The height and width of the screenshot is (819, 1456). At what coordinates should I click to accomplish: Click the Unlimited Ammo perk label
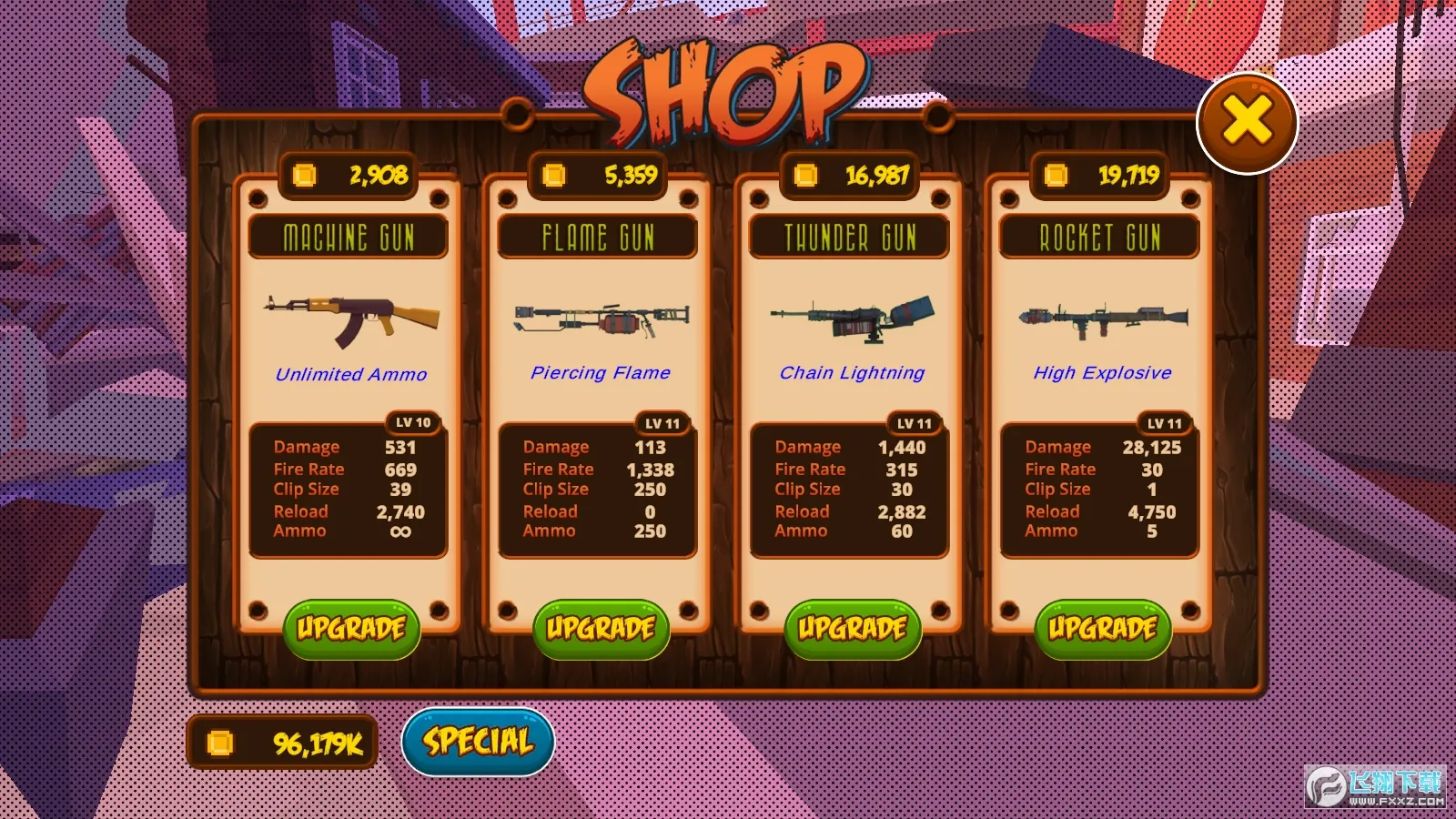click(x=351, y=373)
